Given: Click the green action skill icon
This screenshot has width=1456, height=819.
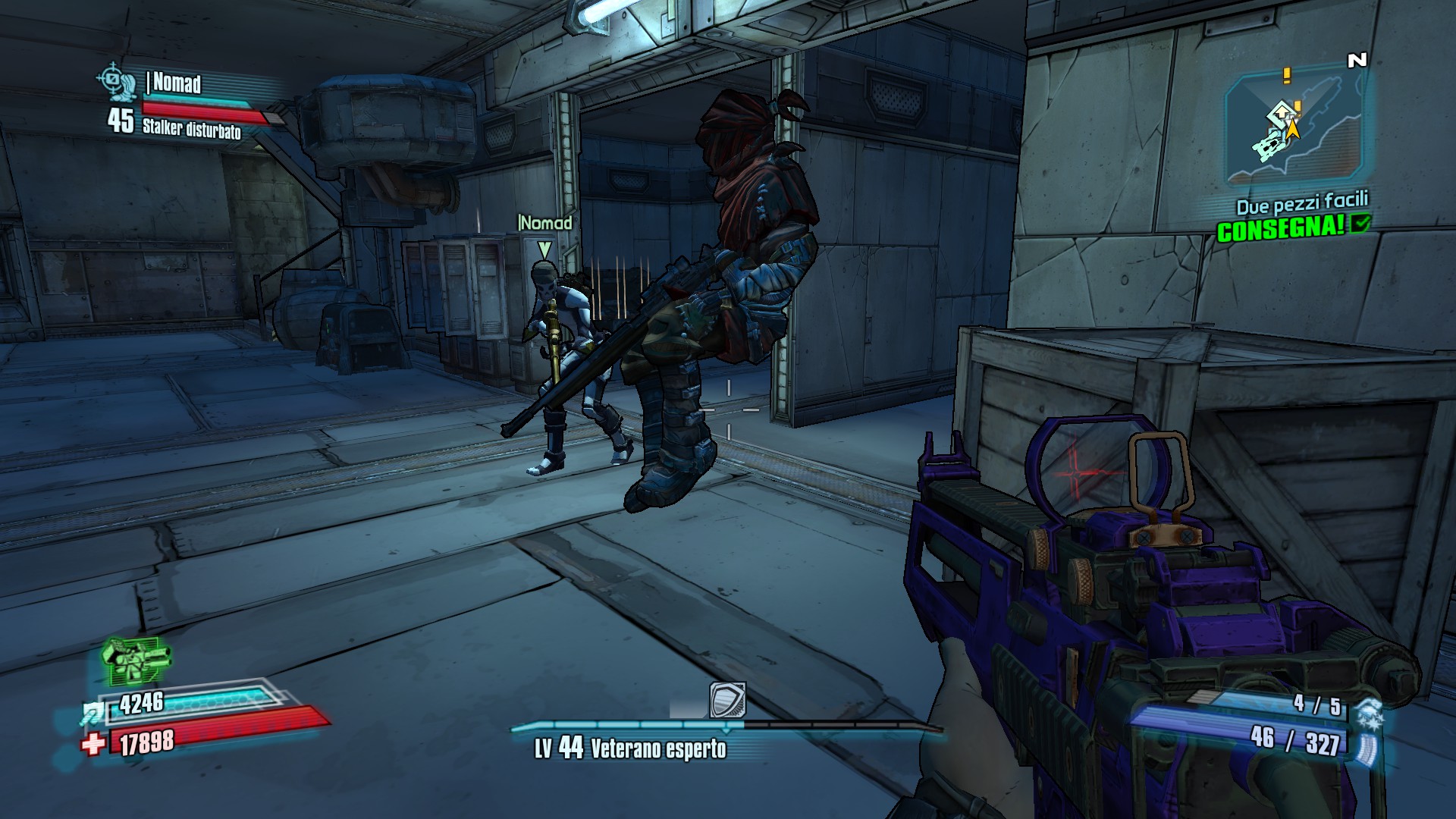Looking at the screenshot, I should (135, 661).
